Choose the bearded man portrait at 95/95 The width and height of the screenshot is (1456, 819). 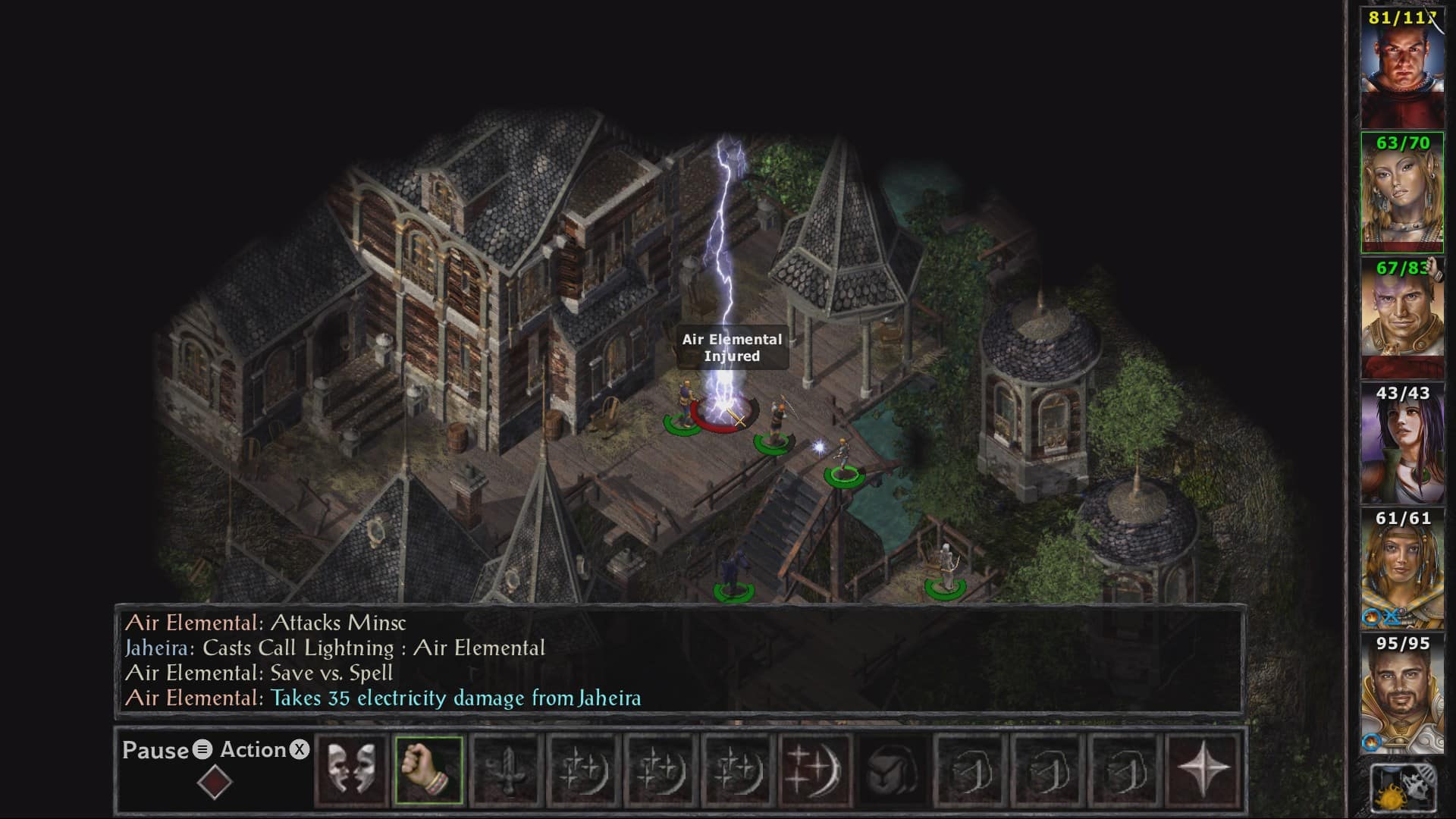point(1401,694)
